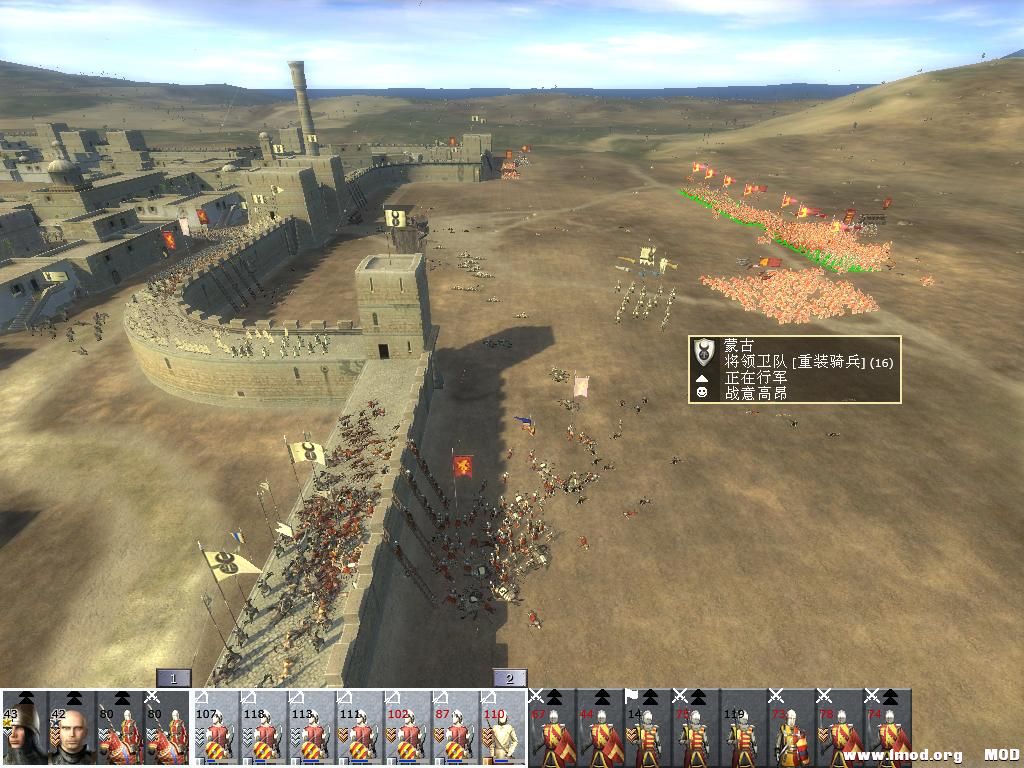
Task: Select the archer unit card showing 87
Action: click(x=456, y=728)
